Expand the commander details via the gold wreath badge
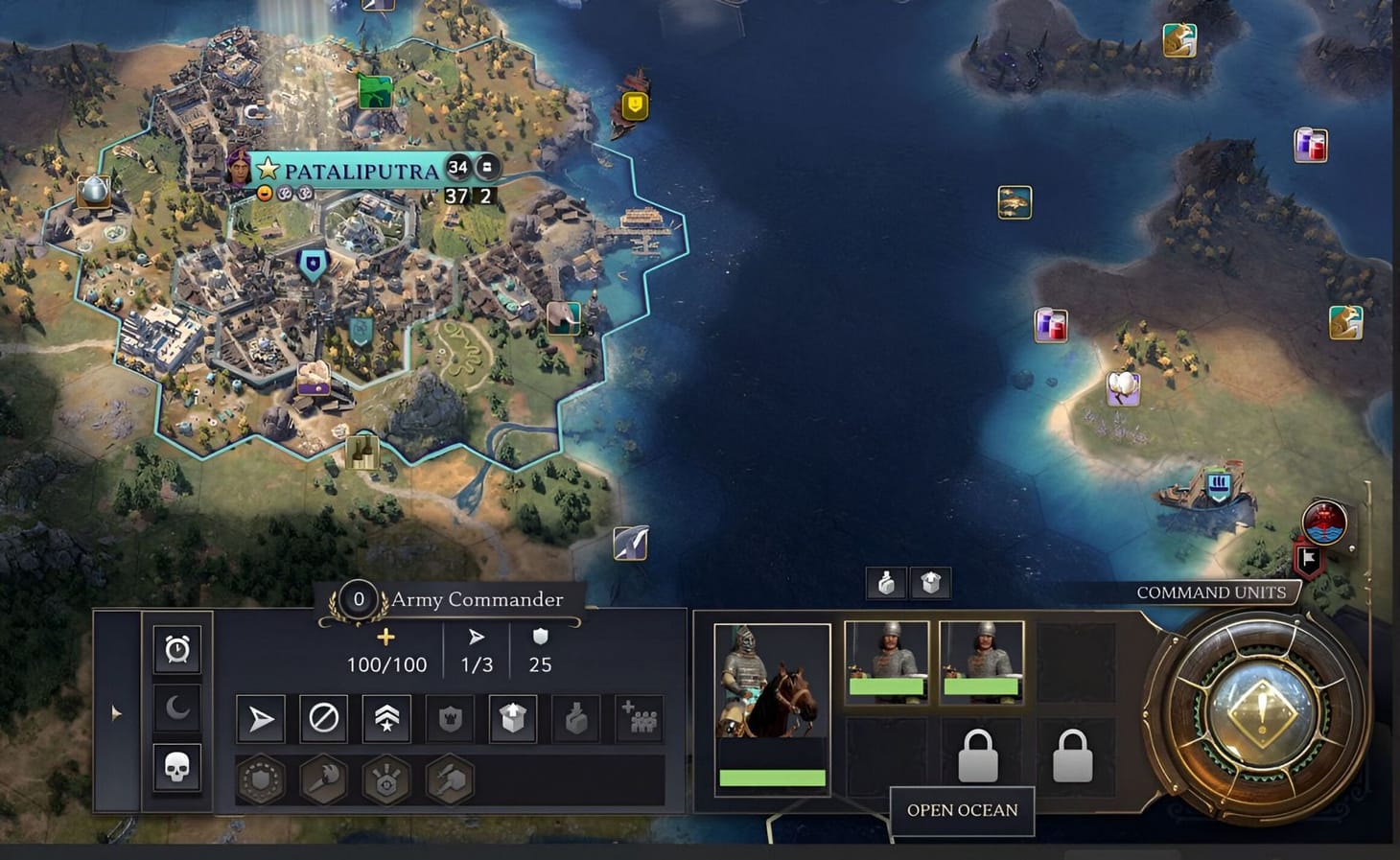The width and height of the screenshot is (1400, 860). click(359, 600)
